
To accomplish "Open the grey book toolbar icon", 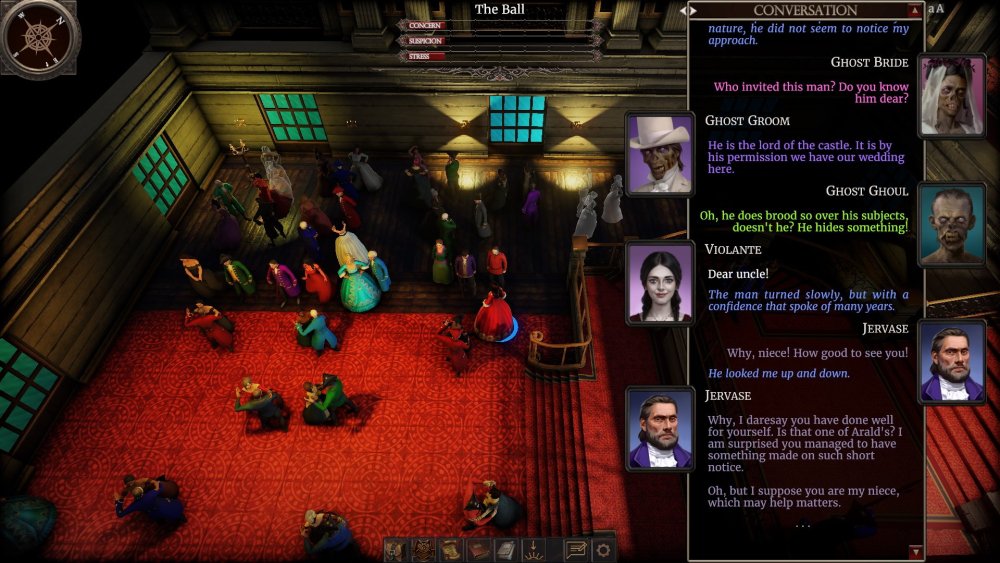I will coord(506,549).
